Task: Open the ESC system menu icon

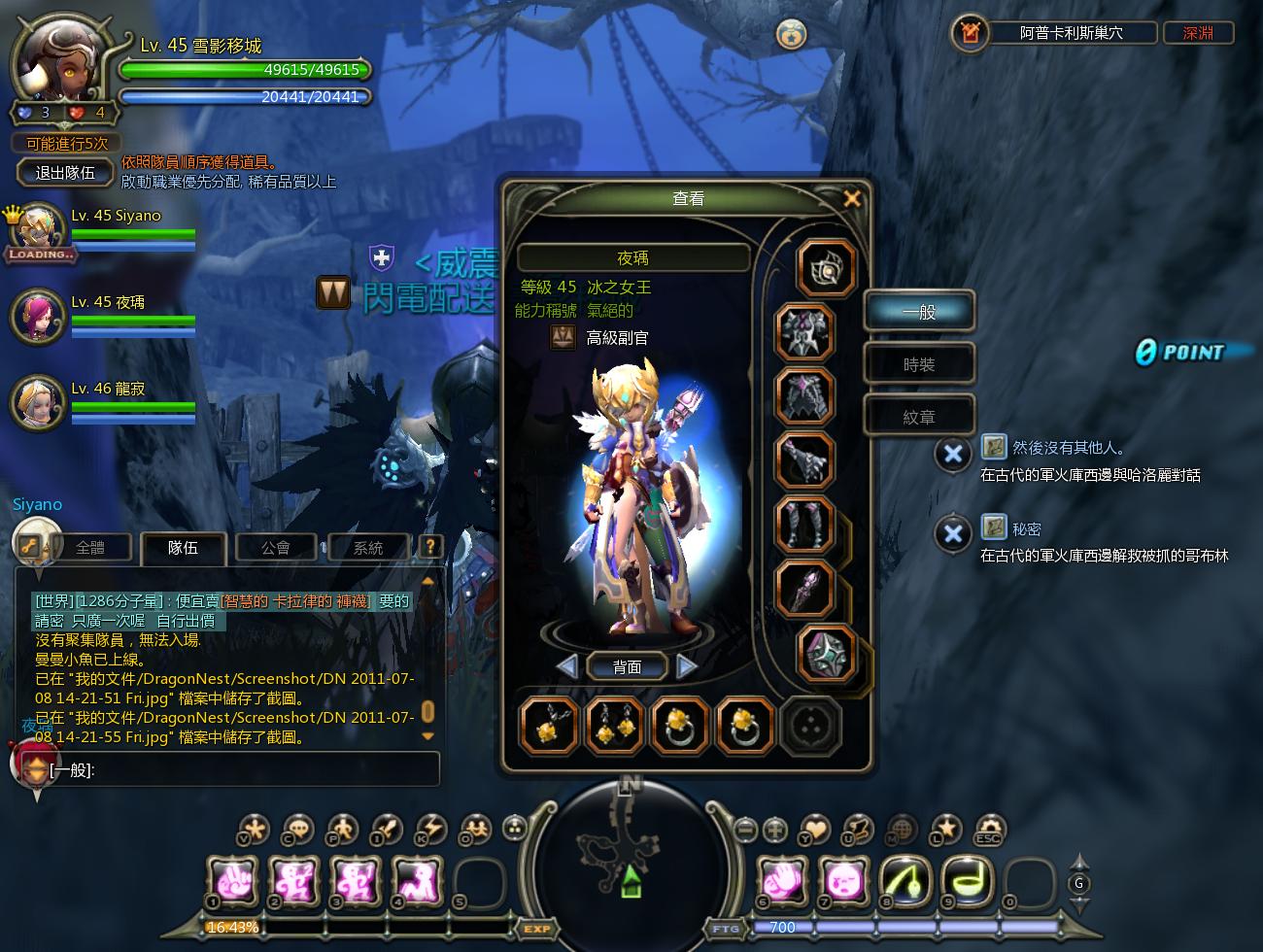Action: tap(988, 830)
